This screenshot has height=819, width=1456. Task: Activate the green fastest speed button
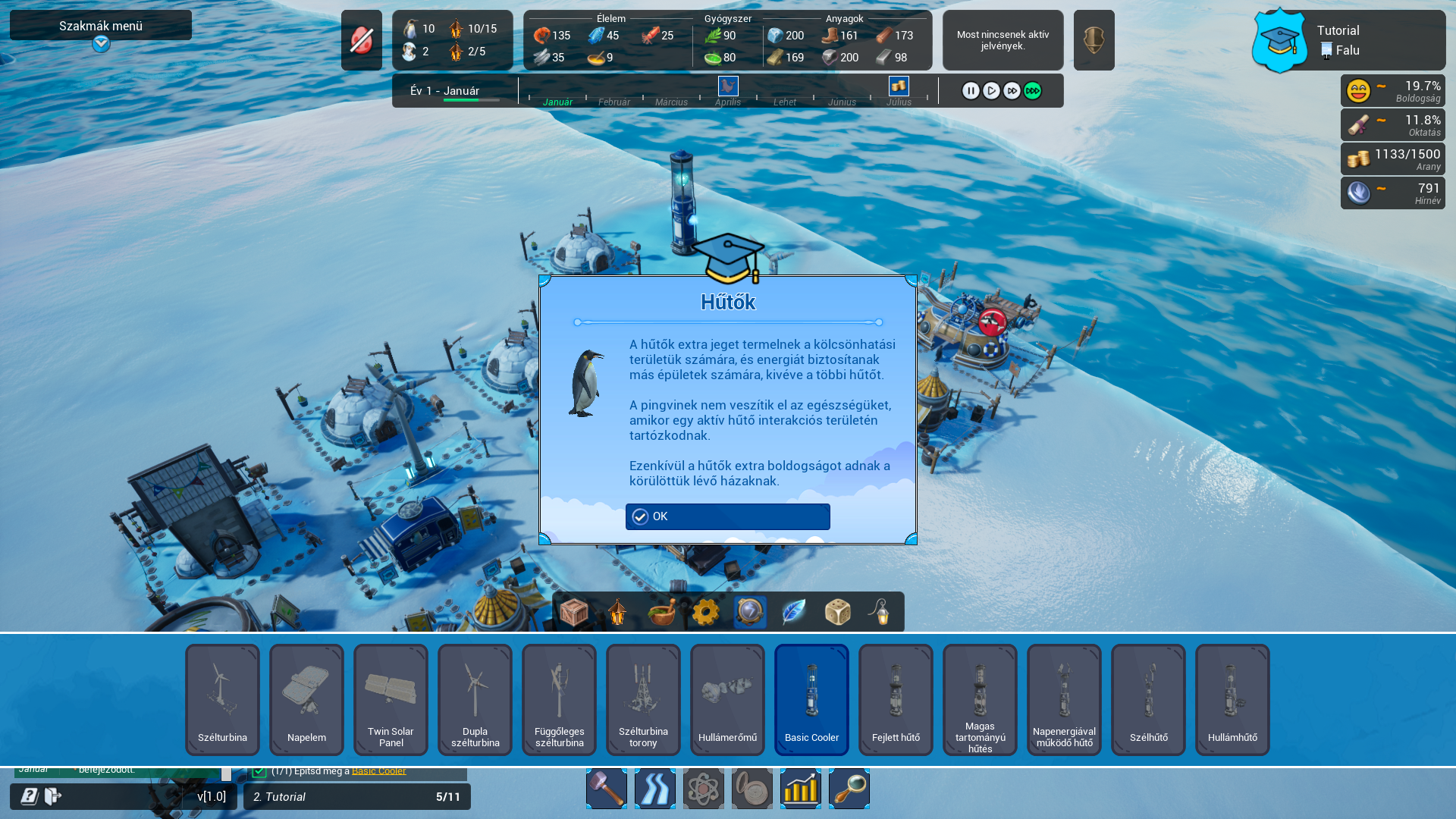point(1032,91)
